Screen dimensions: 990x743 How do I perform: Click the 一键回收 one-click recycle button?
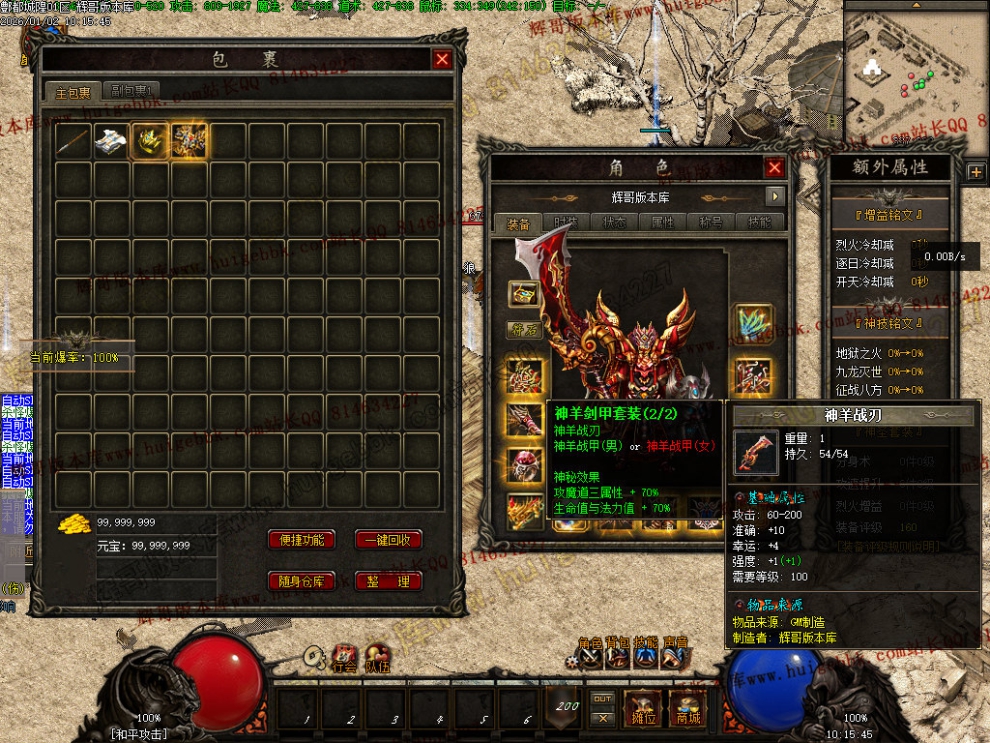tap(388, 540)
